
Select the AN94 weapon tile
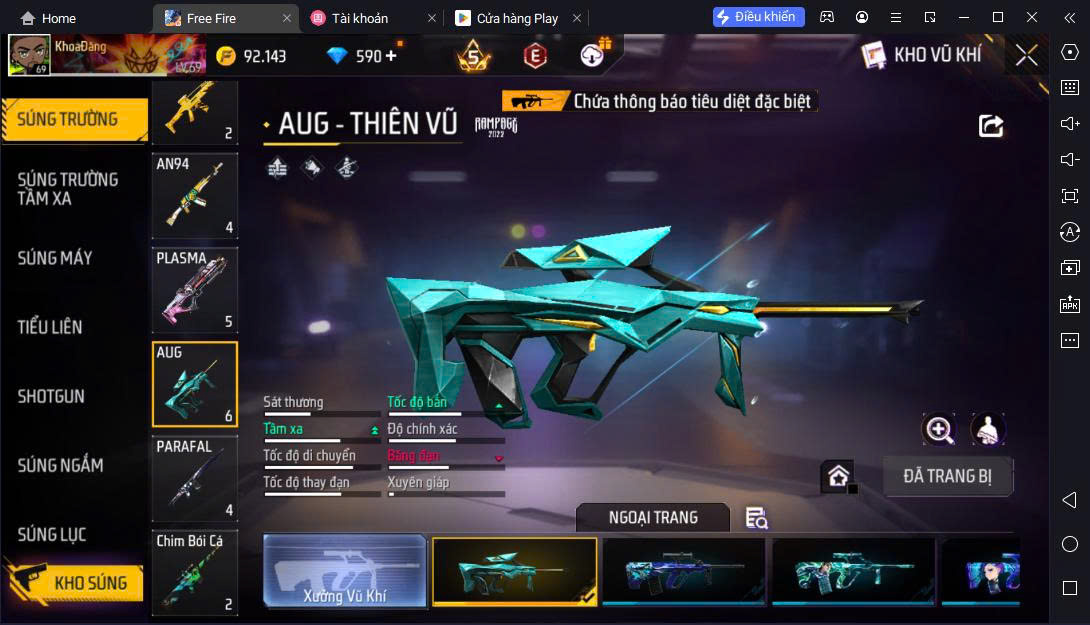pos(194,196)
